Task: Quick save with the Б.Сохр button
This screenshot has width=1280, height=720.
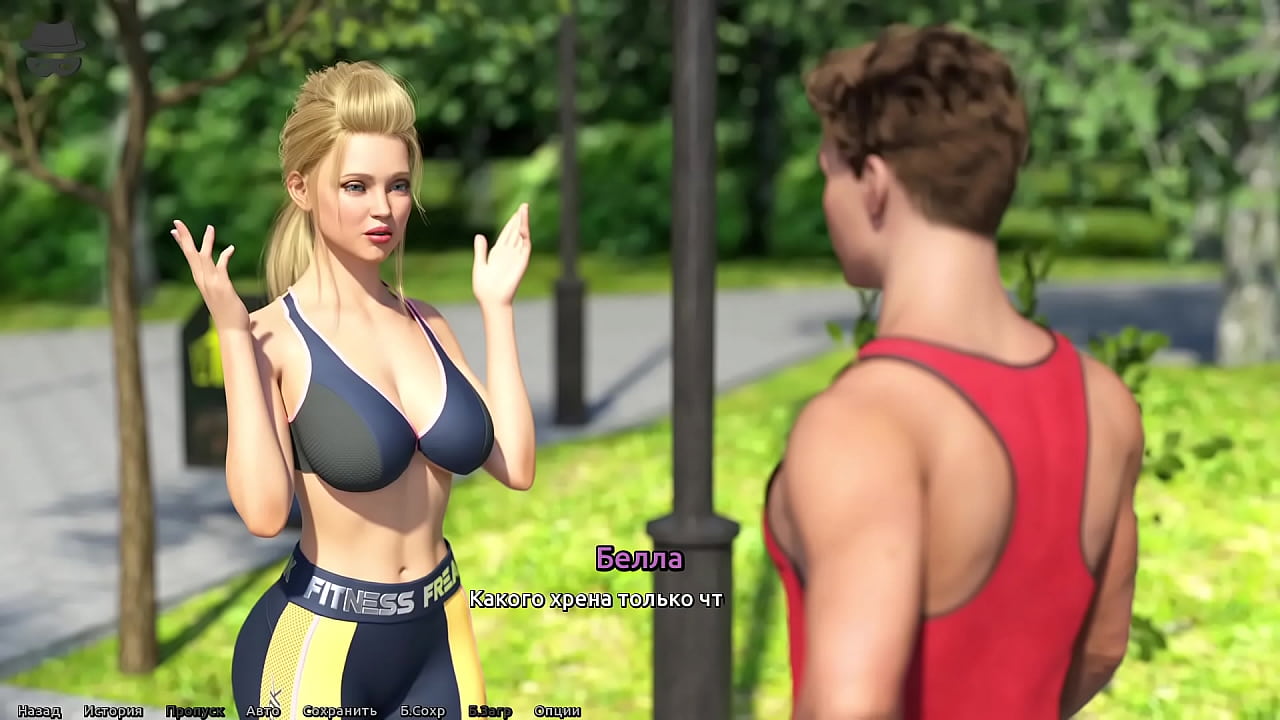Action: tap(422, 711)
